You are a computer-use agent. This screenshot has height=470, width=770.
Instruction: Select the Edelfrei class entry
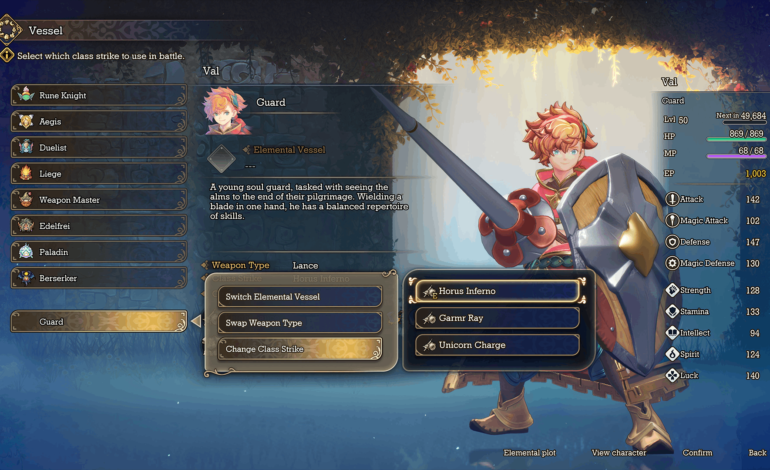click(98, 225)
